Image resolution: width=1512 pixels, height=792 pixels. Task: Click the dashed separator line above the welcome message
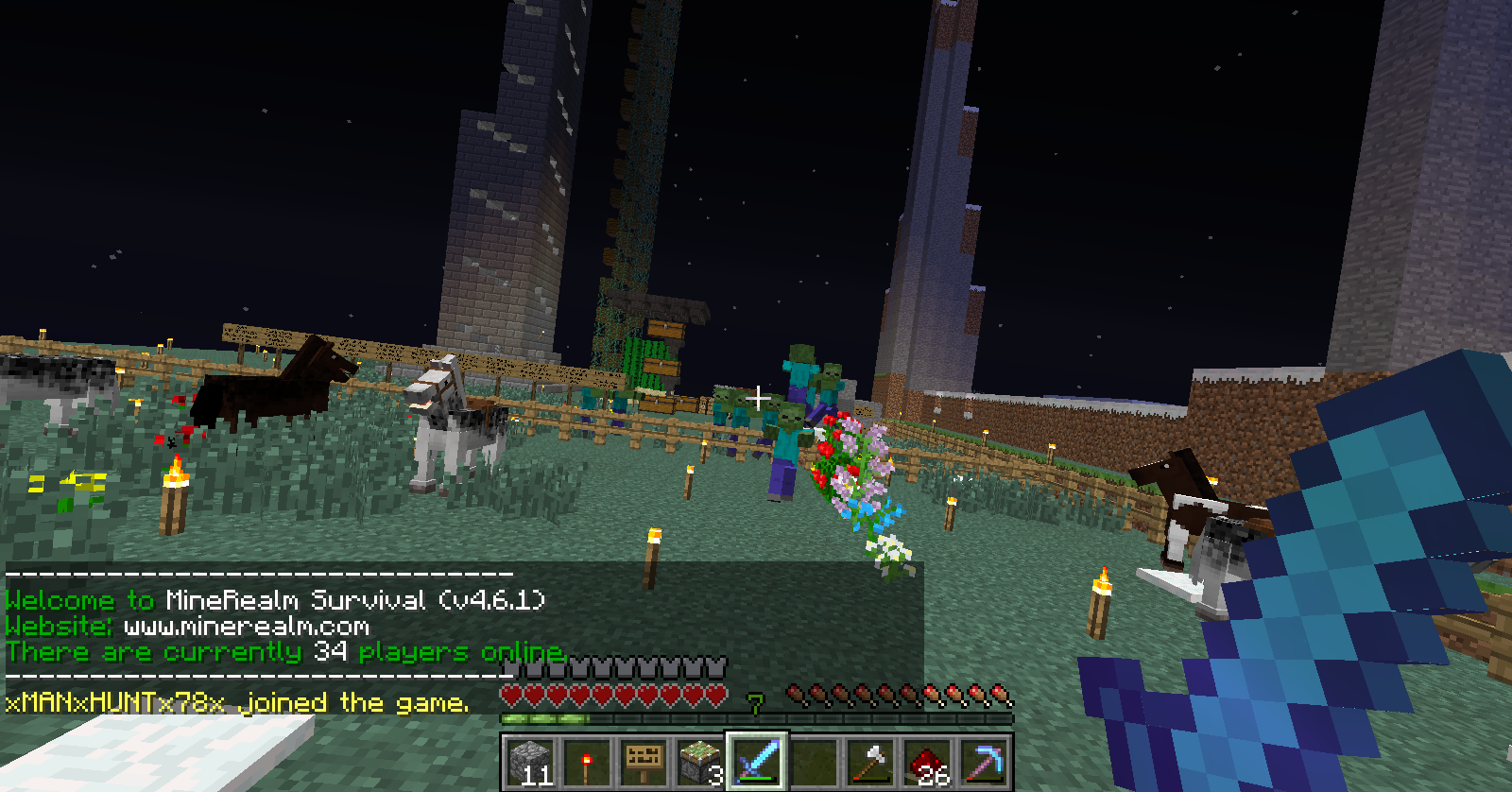(x=255, y=575)
